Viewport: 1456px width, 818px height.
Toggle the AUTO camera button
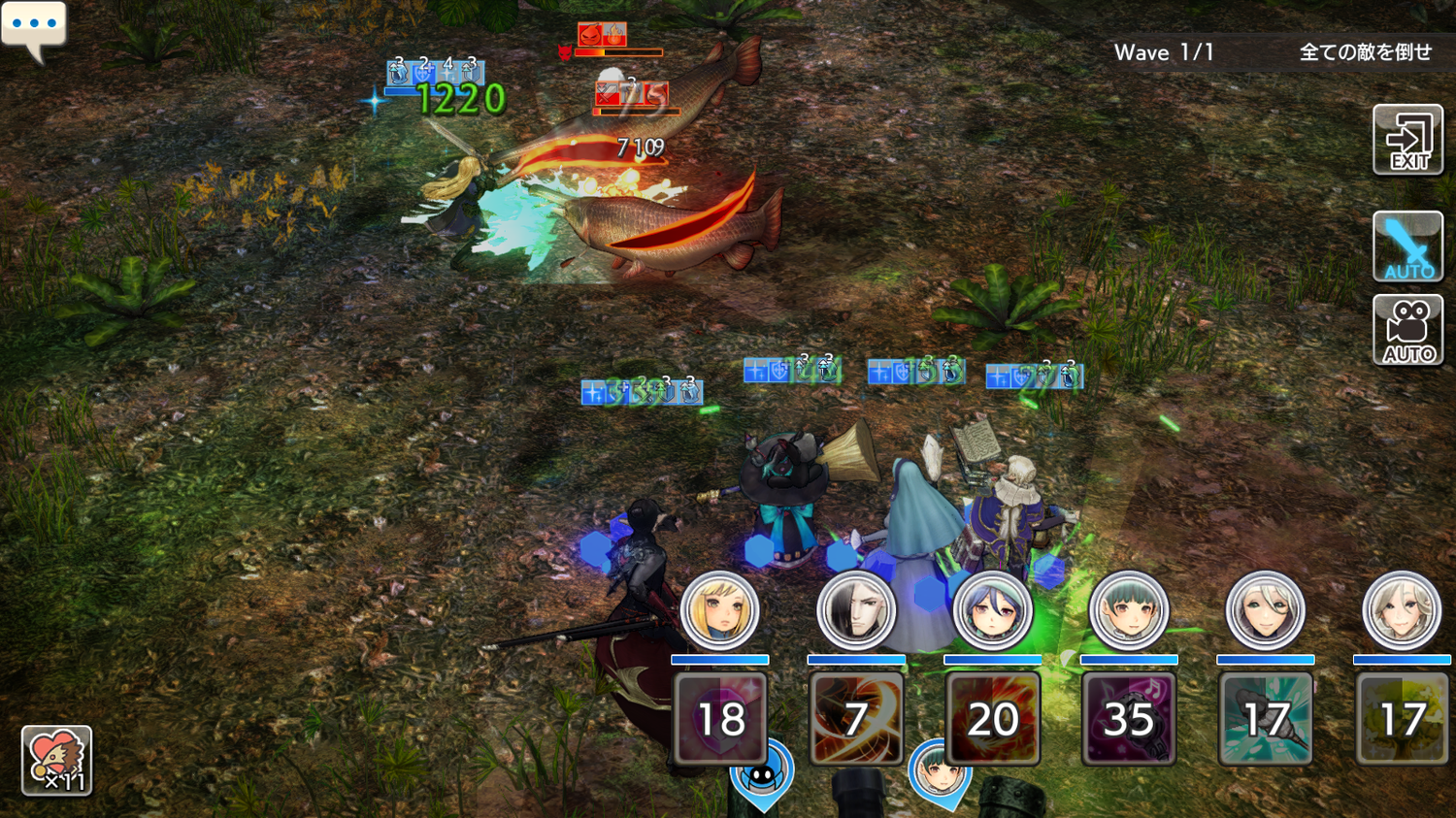1407,330
